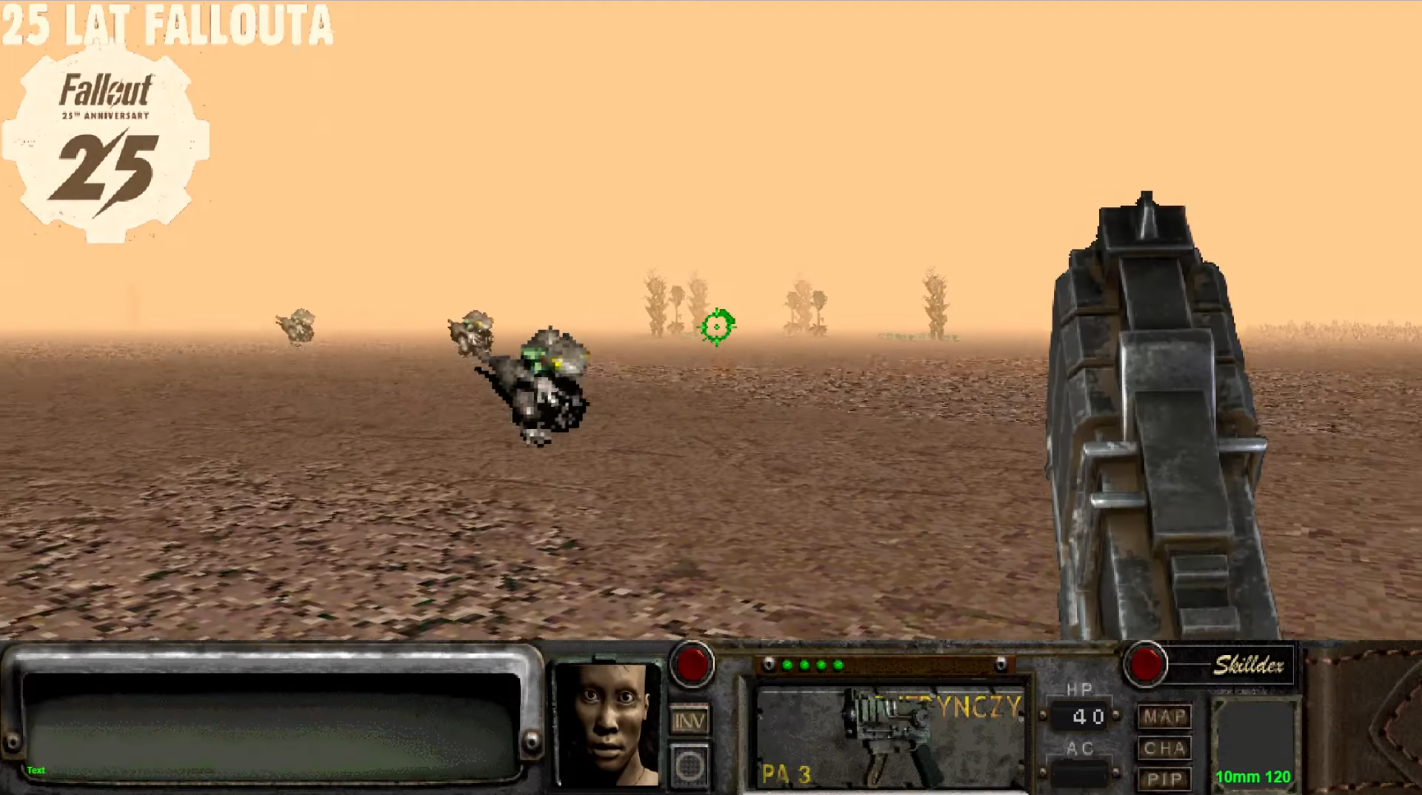Screen dimensions: 1422x795
Task: Click the action point light strip
Action: coord(885,665)
